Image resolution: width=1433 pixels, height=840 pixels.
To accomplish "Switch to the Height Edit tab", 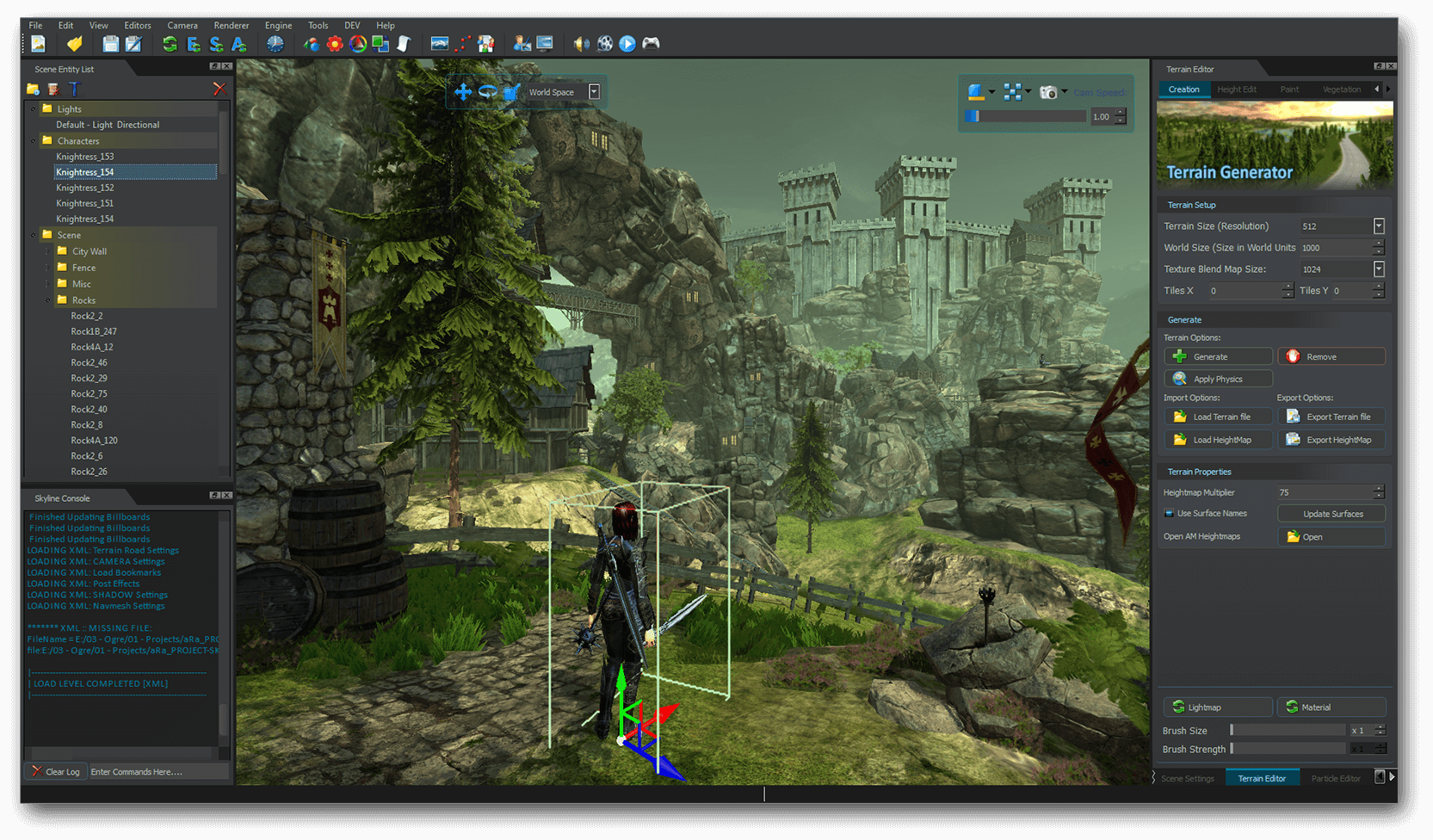I will (x=1236, y=90).
